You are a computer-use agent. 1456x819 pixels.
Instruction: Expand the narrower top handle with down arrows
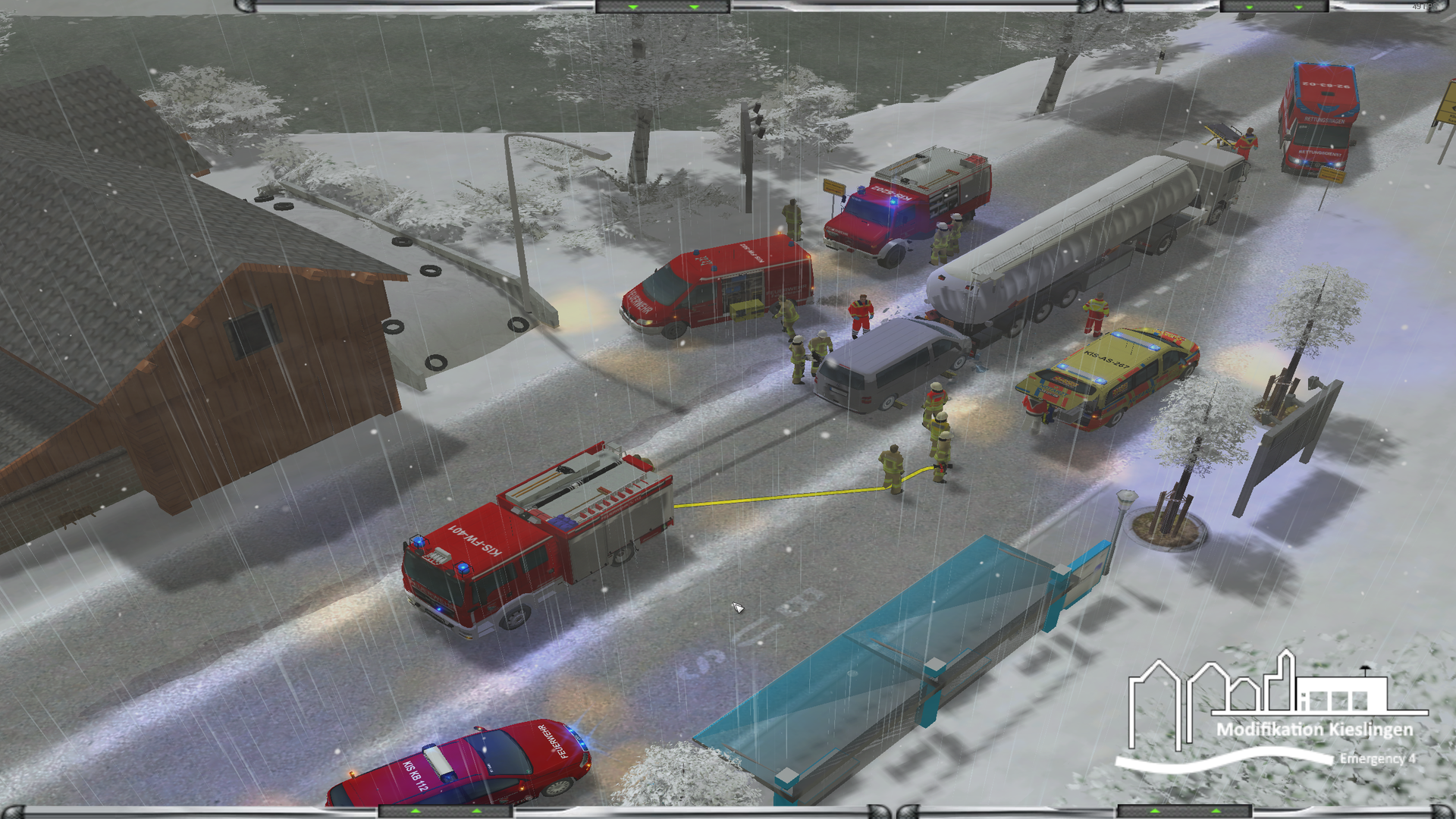pyautogui.click(x=1274, y=7)
